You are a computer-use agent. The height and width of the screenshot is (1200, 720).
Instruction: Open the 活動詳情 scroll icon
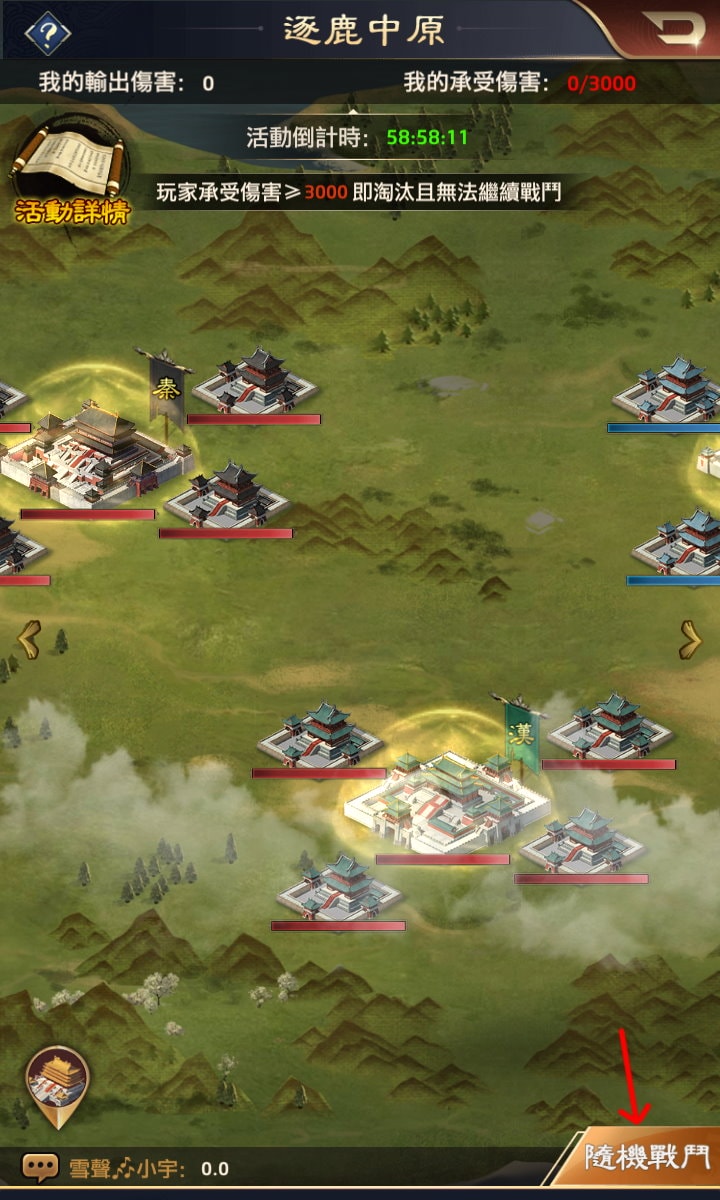click(66, 171)
